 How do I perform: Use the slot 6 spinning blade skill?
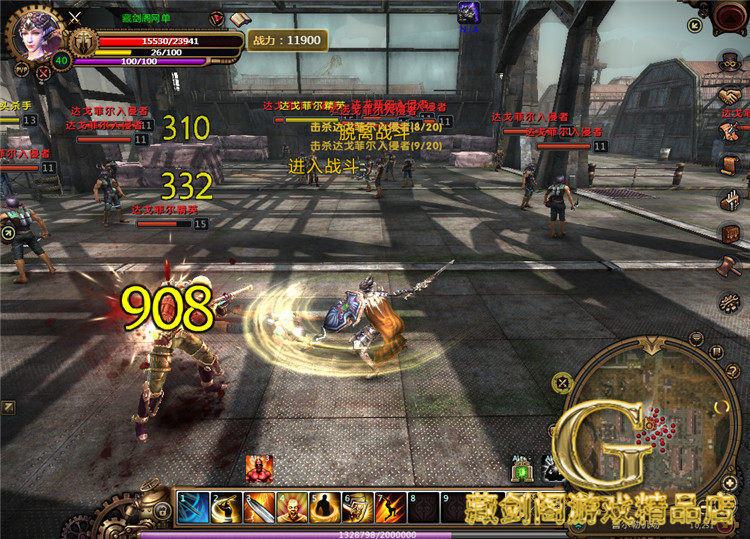357,507
